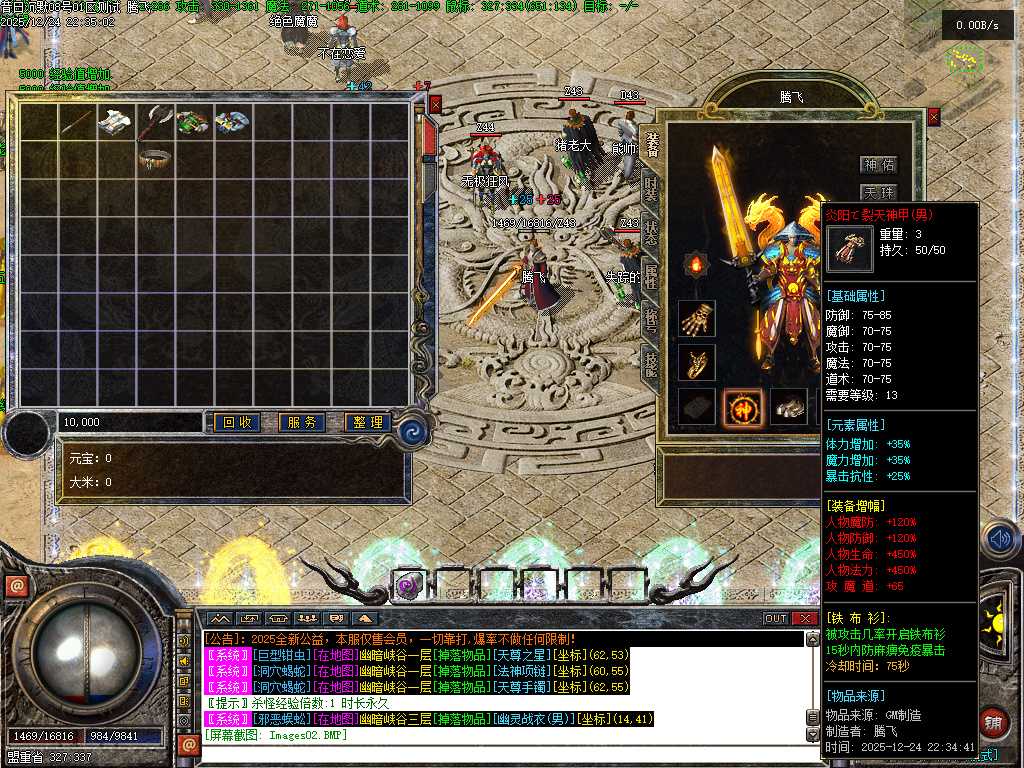
Task: Use the purple orb item in the hotbar
Action: [407, 587]
